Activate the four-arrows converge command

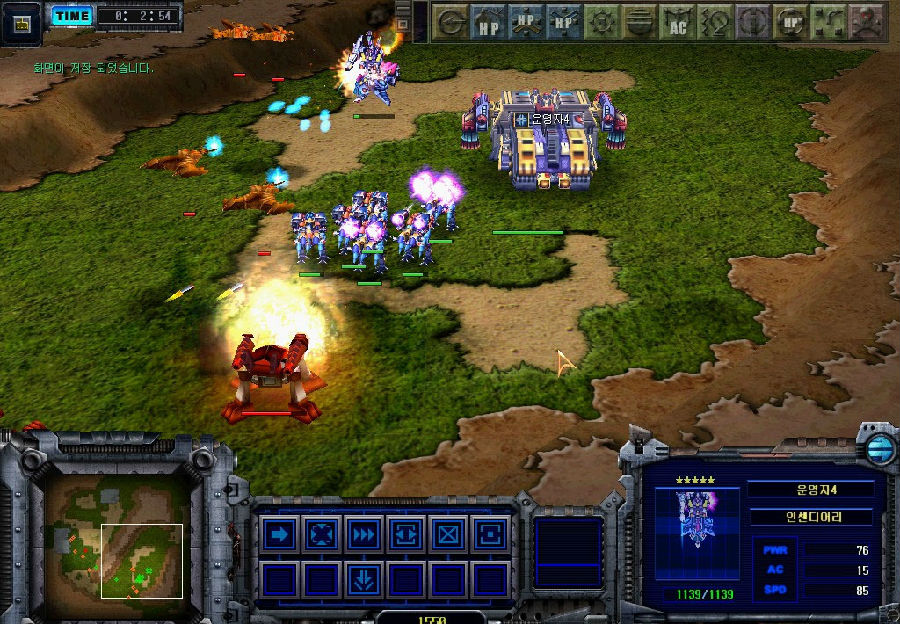pos(322,535)
